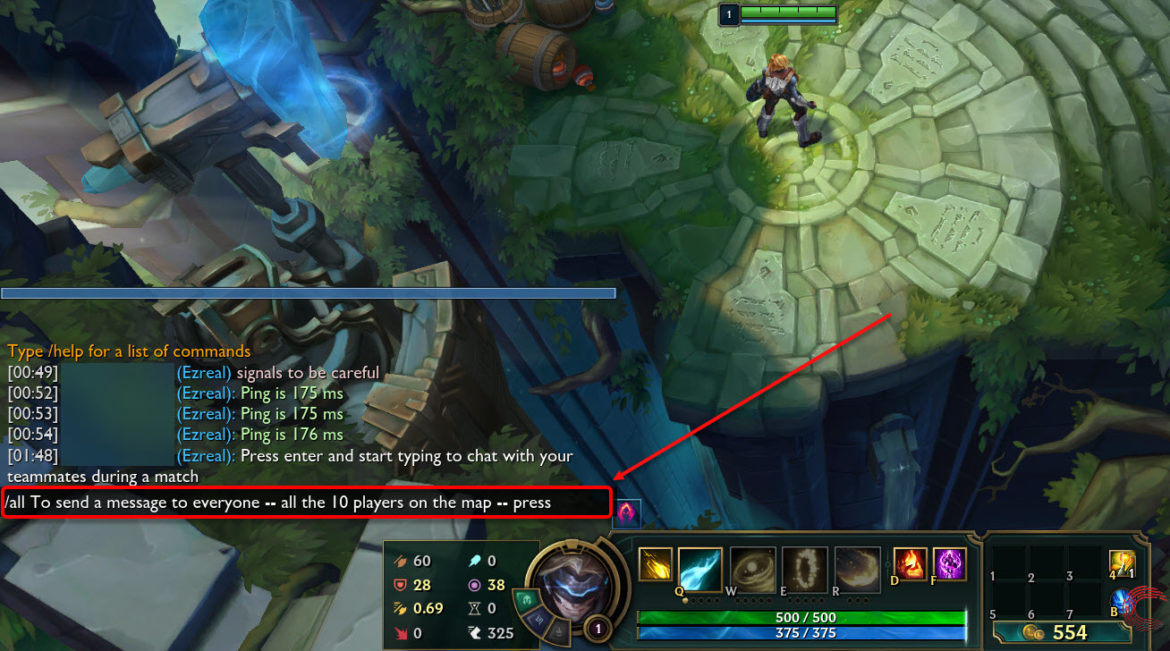Viewport: 1170px width, 651px height.
Task: Click the purple emote icon beside chat
Action: (628, 513)
